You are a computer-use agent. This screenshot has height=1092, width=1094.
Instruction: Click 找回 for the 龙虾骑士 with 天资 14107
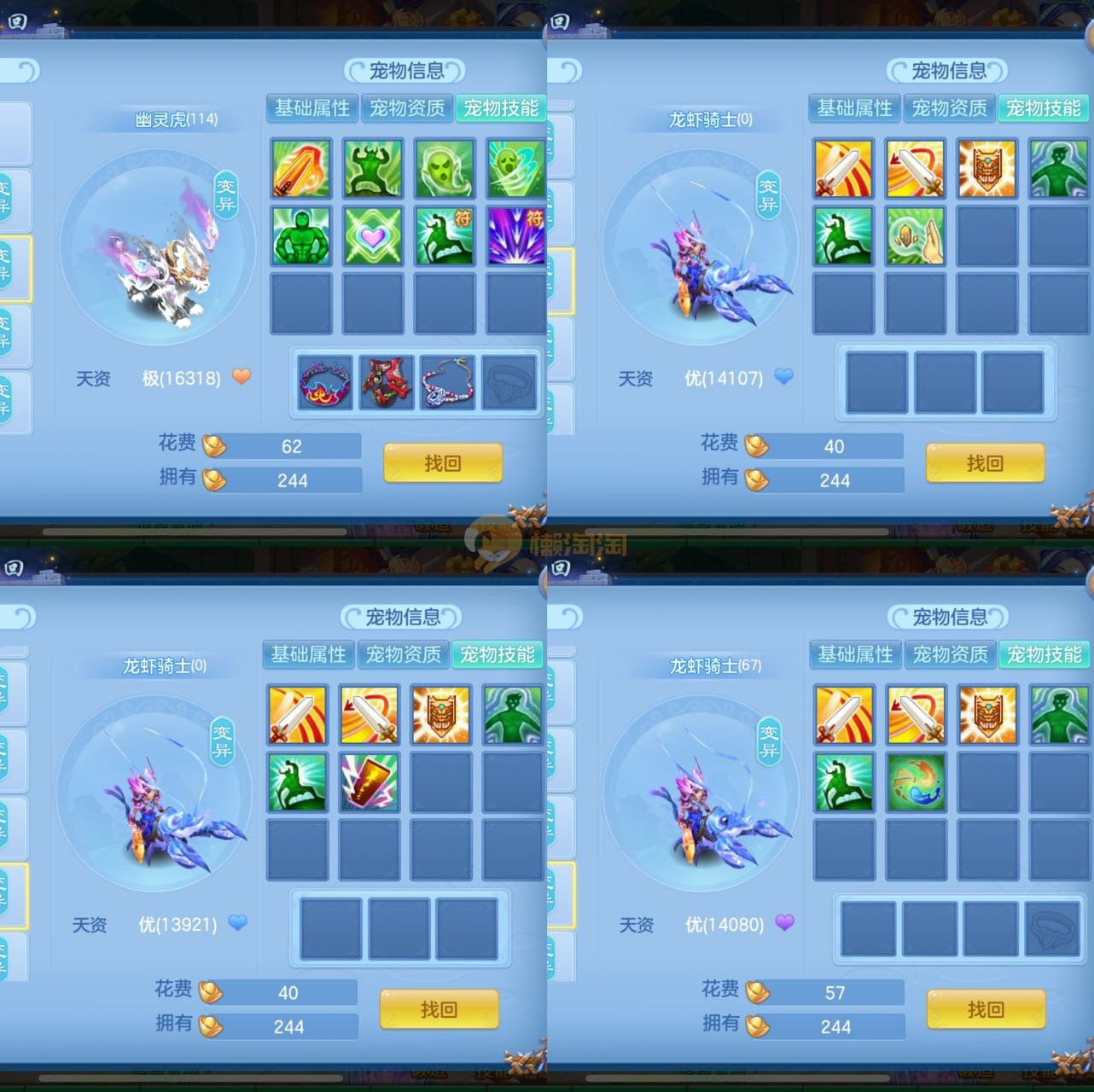coord(985,463)
